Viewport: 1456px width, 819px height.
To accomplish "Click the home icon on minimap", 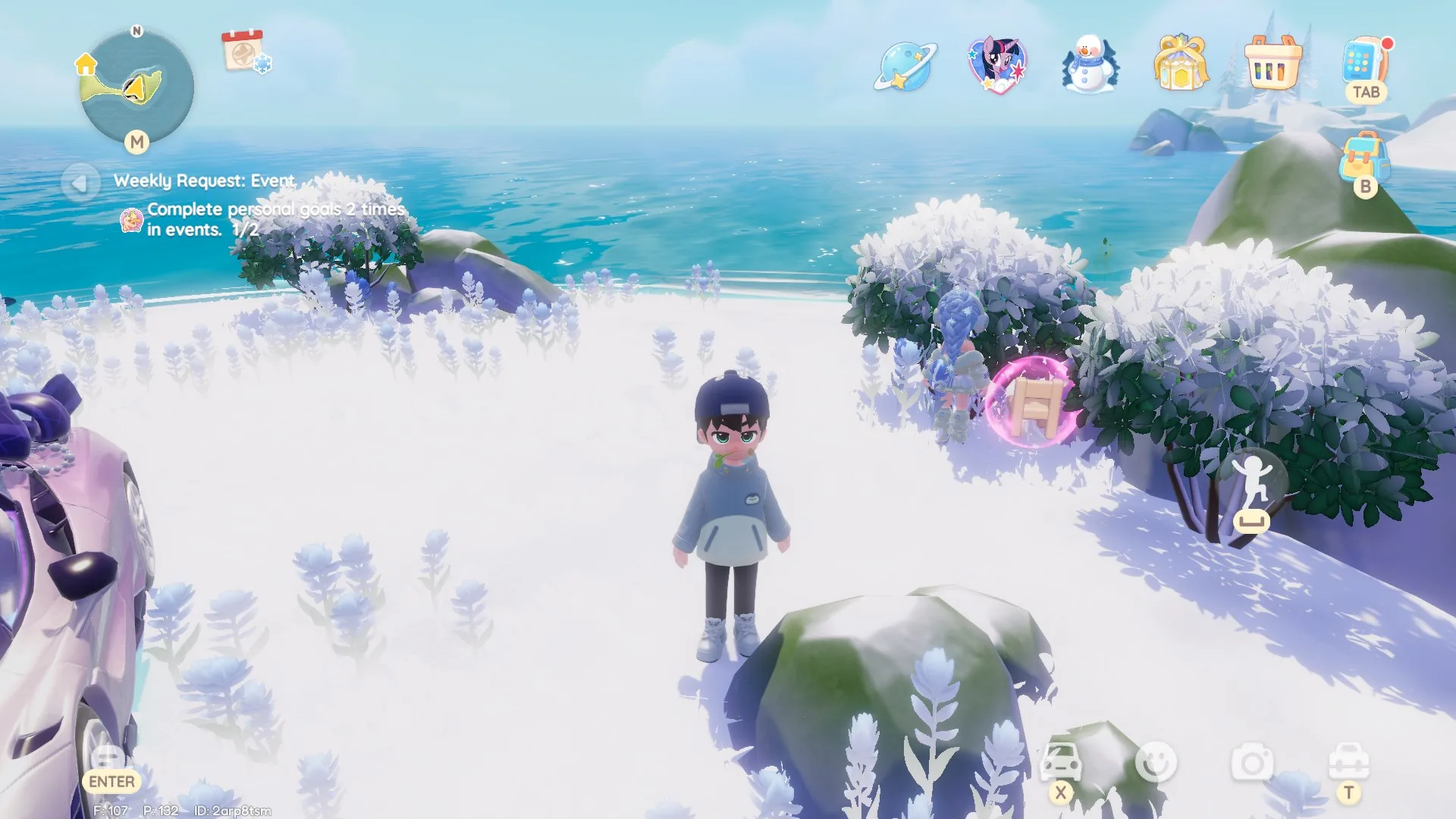I will 86,64.
